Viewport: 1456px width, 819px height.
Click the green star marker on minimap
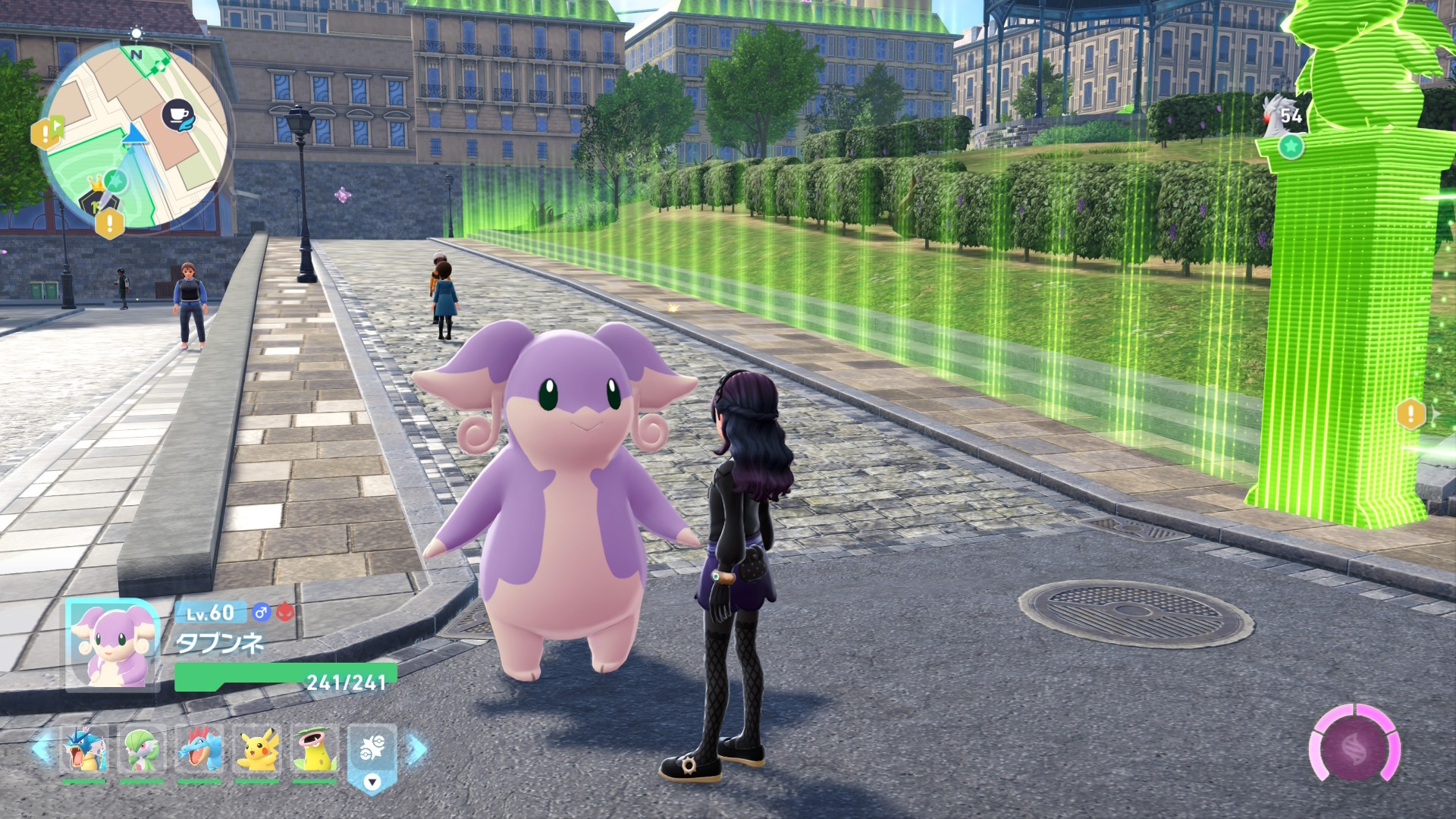pyautogui.click(x=115, y=180)
